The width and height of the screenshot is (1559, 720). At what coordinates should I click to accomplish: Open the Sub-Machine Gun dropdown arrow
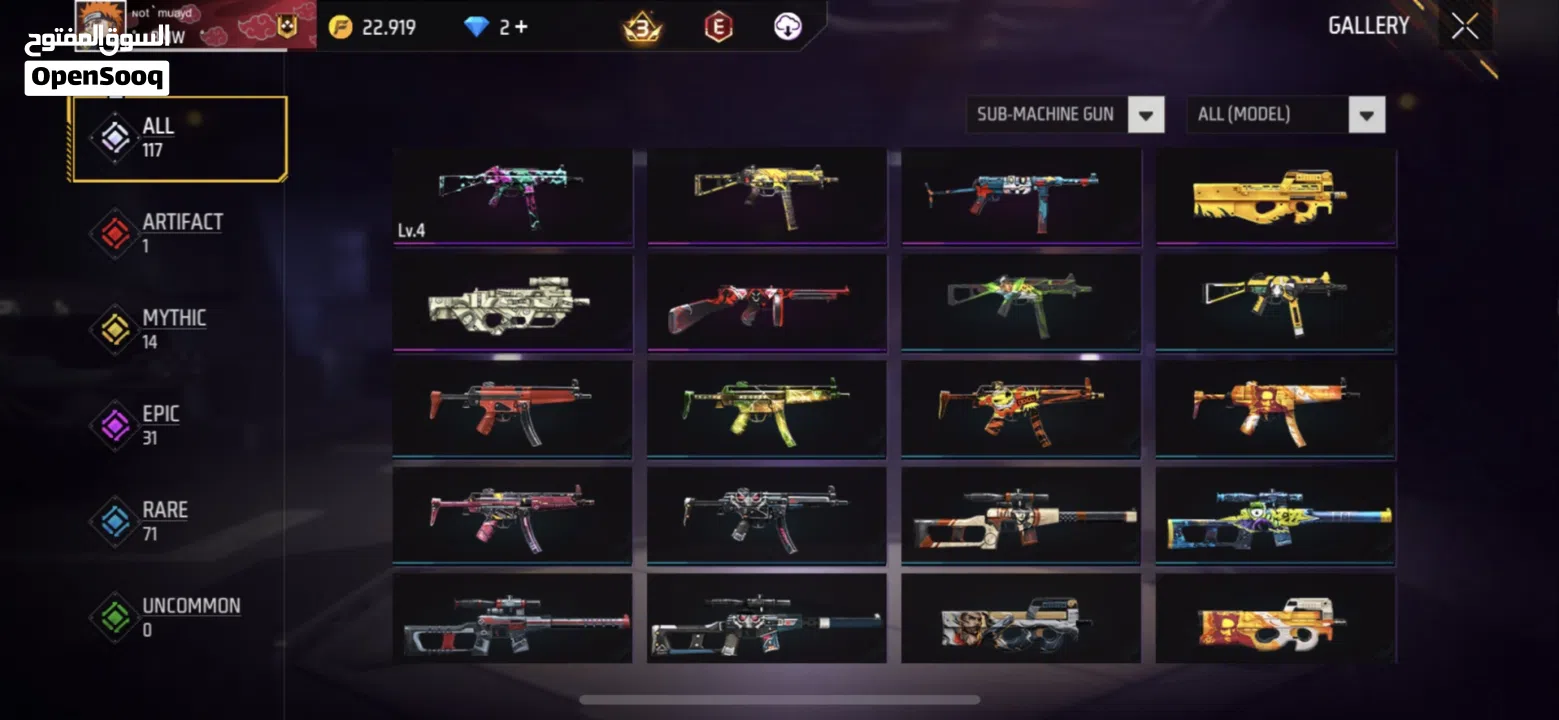click(1146, 114)
